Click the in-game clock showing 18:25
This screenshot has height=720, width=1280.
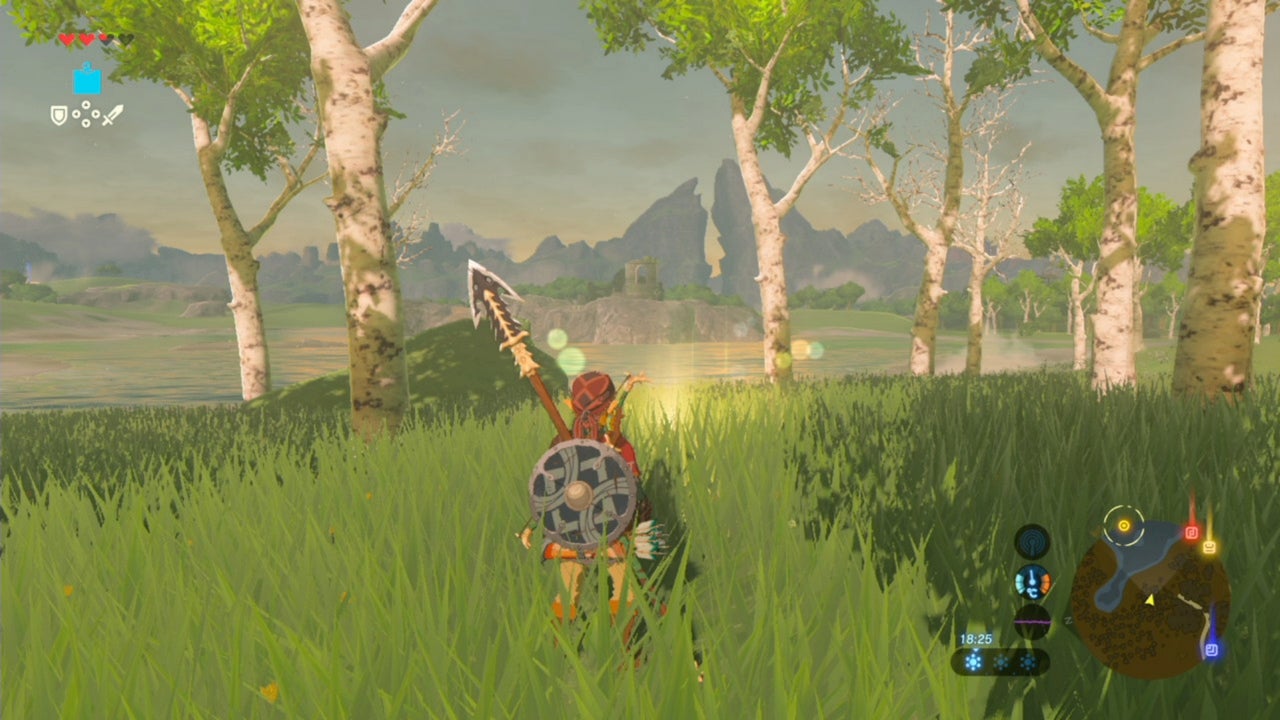click(975, 637)
